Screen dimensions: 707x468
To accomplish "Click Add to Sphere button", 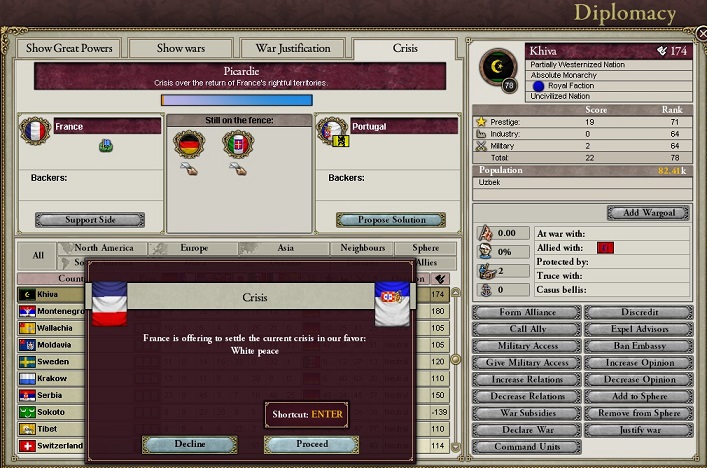I will [639, 397].
